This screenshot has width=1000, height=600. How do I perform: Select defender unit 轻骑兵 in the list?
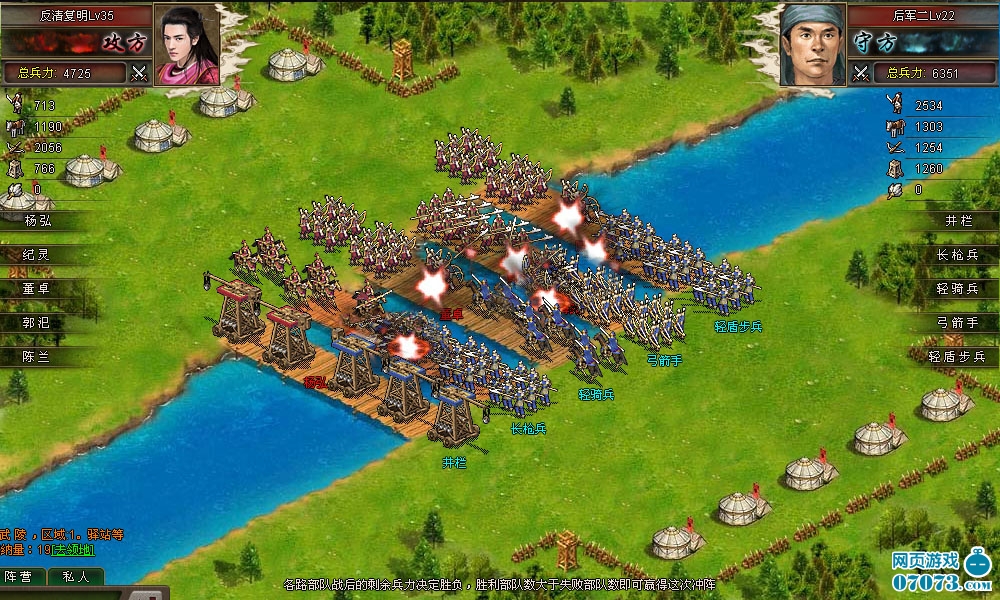pos(957,289)
